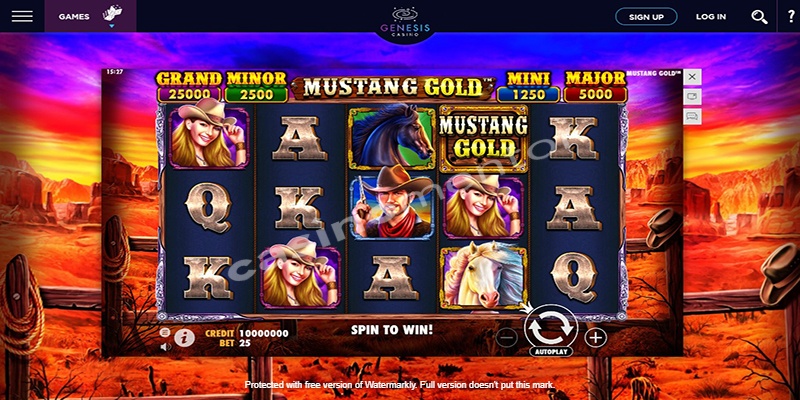Open the game info (i) button

(184, 338)
